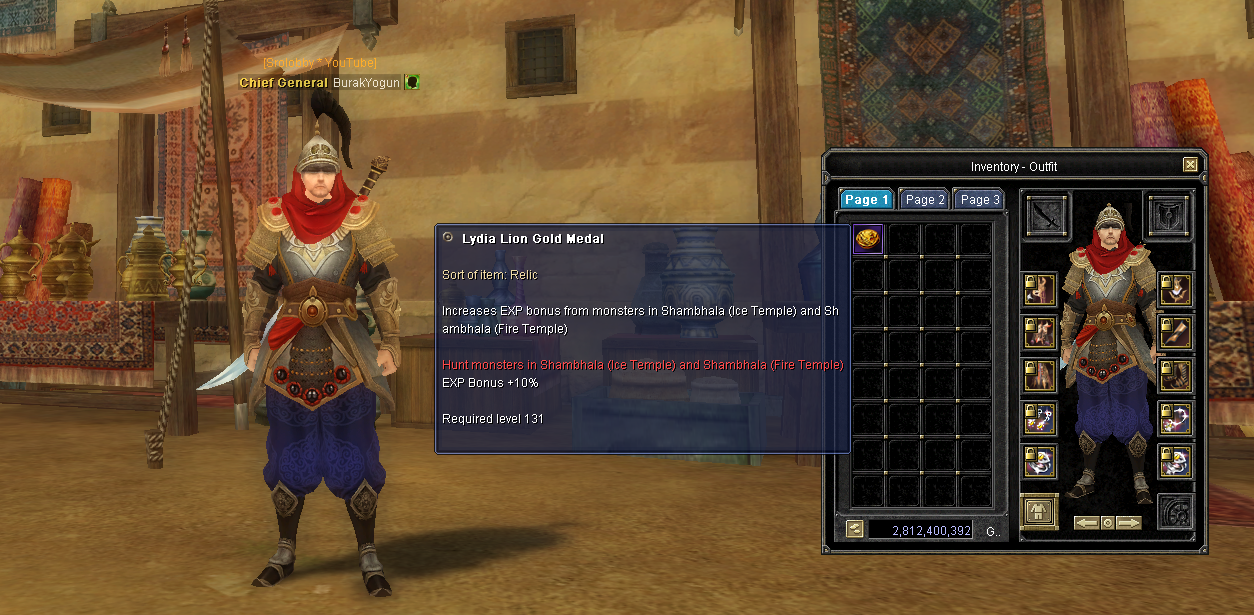Click the small button left of gold amount
Screen dimensions: 1254x615
tap(855, 530)
